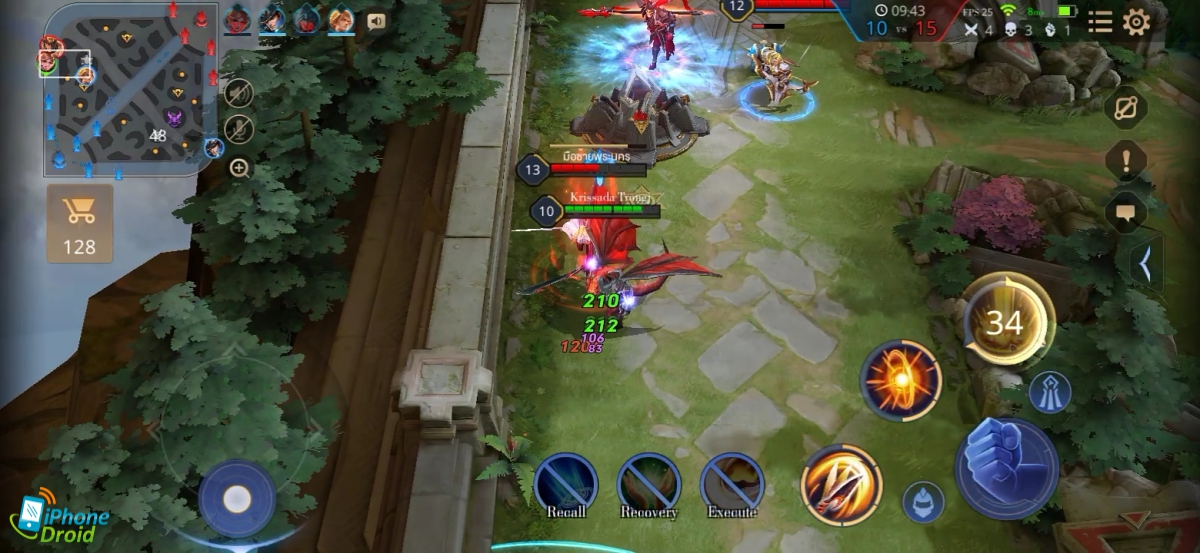Click the battlefield minimap
The height and width of the screenshot is (553, 1200).
click(x=128, y=88)
